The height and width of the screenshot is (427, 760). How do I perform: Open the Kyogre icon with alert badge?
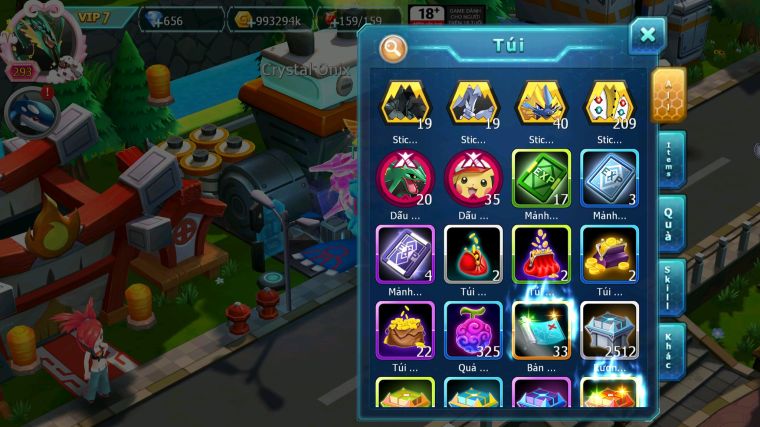pos(26,111)
